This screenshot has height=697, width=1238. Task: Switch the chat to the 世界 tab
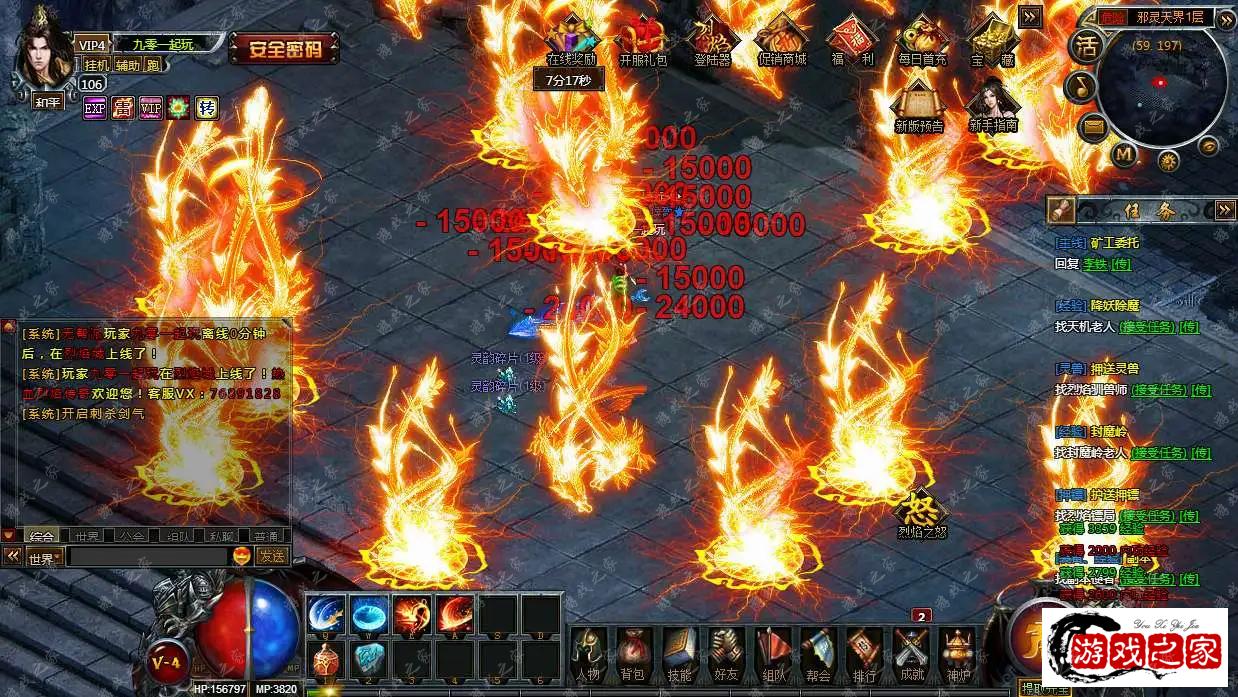coord(87,536)
